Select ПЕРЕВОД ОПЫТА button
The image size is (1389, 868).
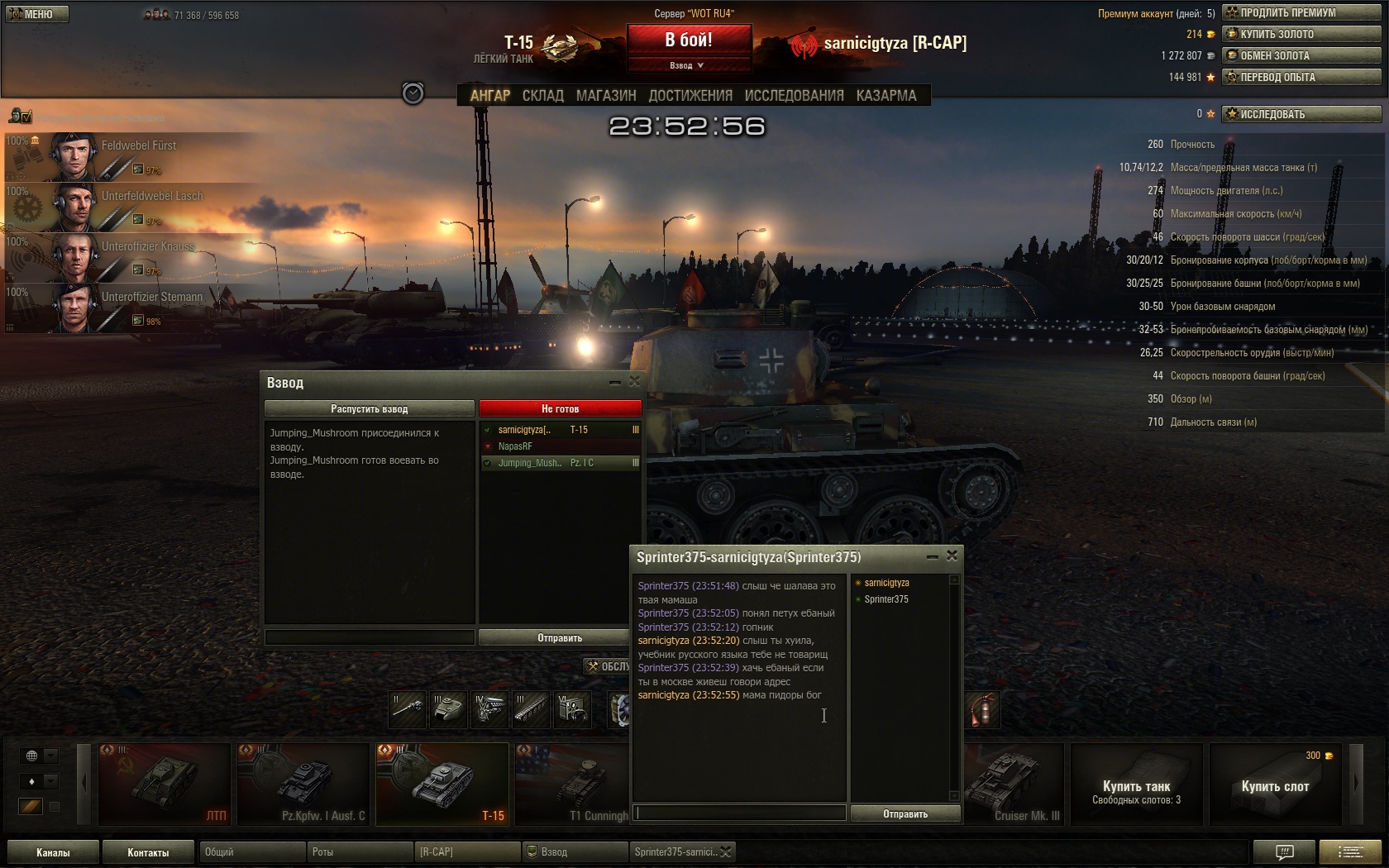tap(1302, 77)
